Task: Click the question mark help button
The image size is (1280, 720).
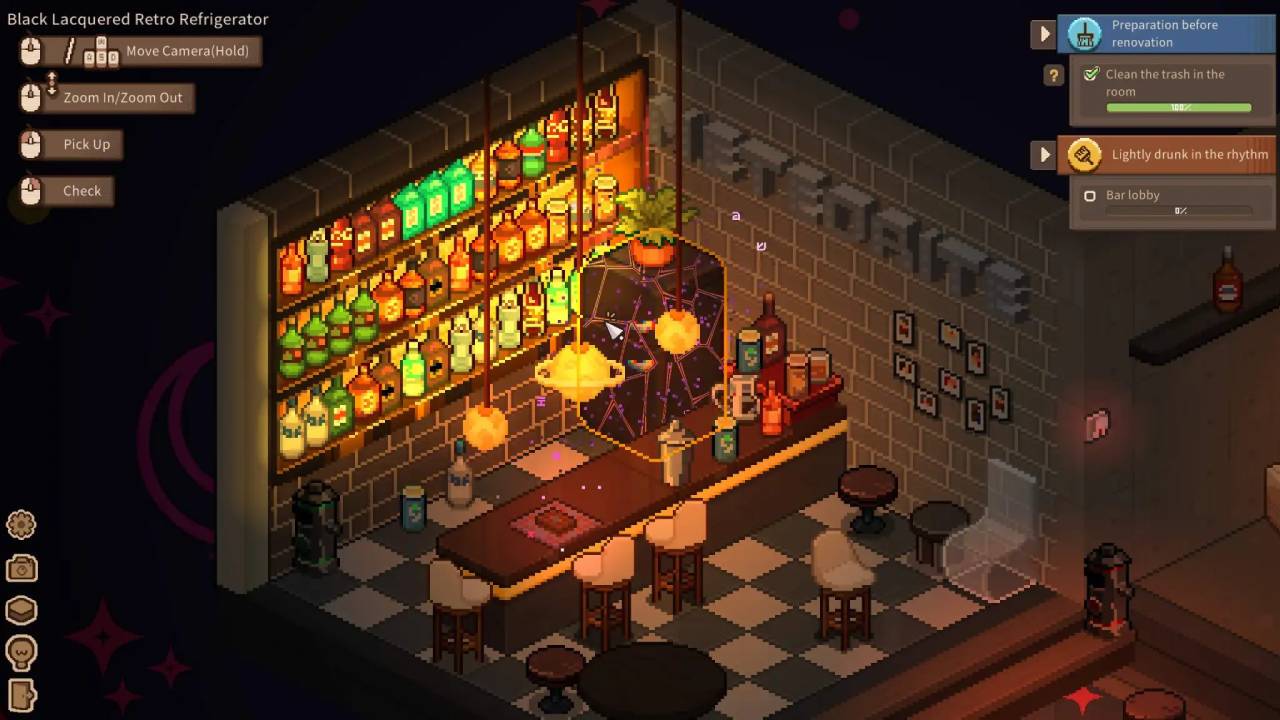Action: click(1053, 75)
